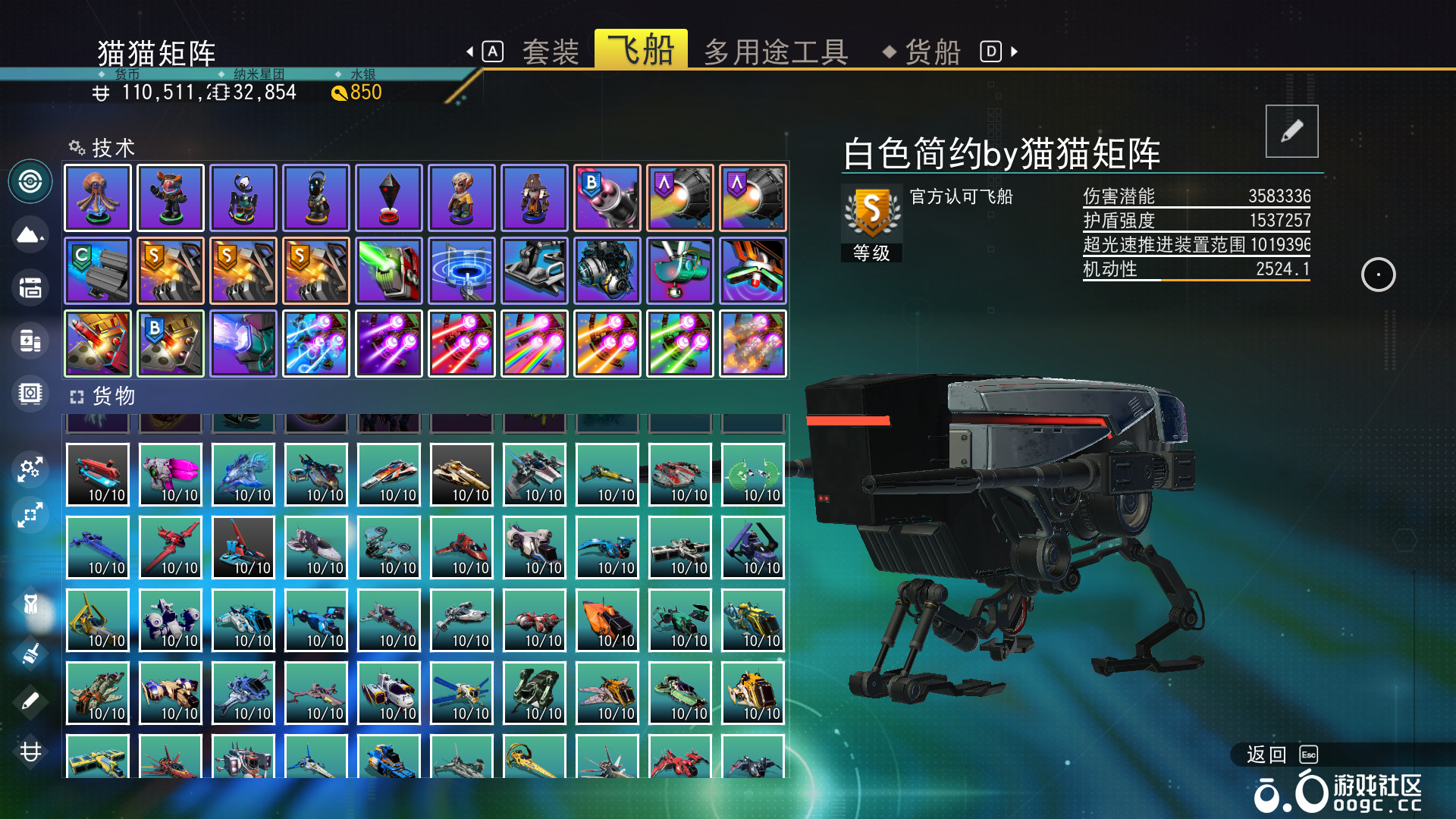The width and height of the screenshot is (1456, 819).
Task: Open the 多用途工具 tab
Action: (x=775, y=51)
